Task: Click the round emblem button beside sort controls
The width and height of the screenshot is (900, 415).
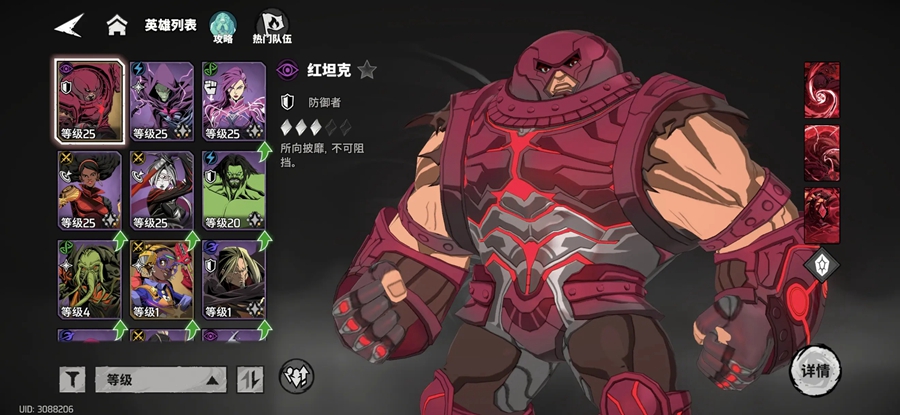Action: coord(295,375)
